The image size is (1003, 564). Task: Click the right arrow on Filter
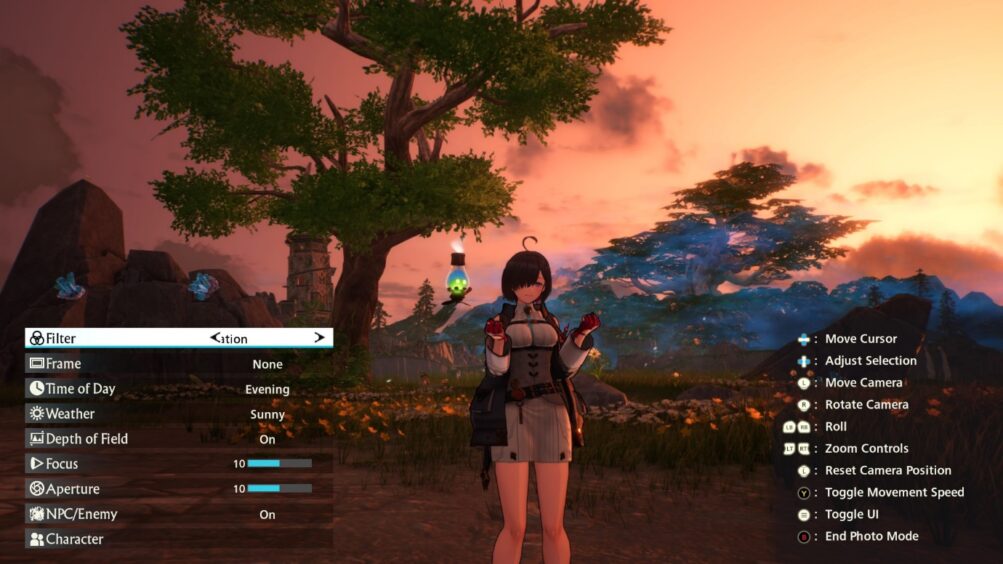[320, 338]
